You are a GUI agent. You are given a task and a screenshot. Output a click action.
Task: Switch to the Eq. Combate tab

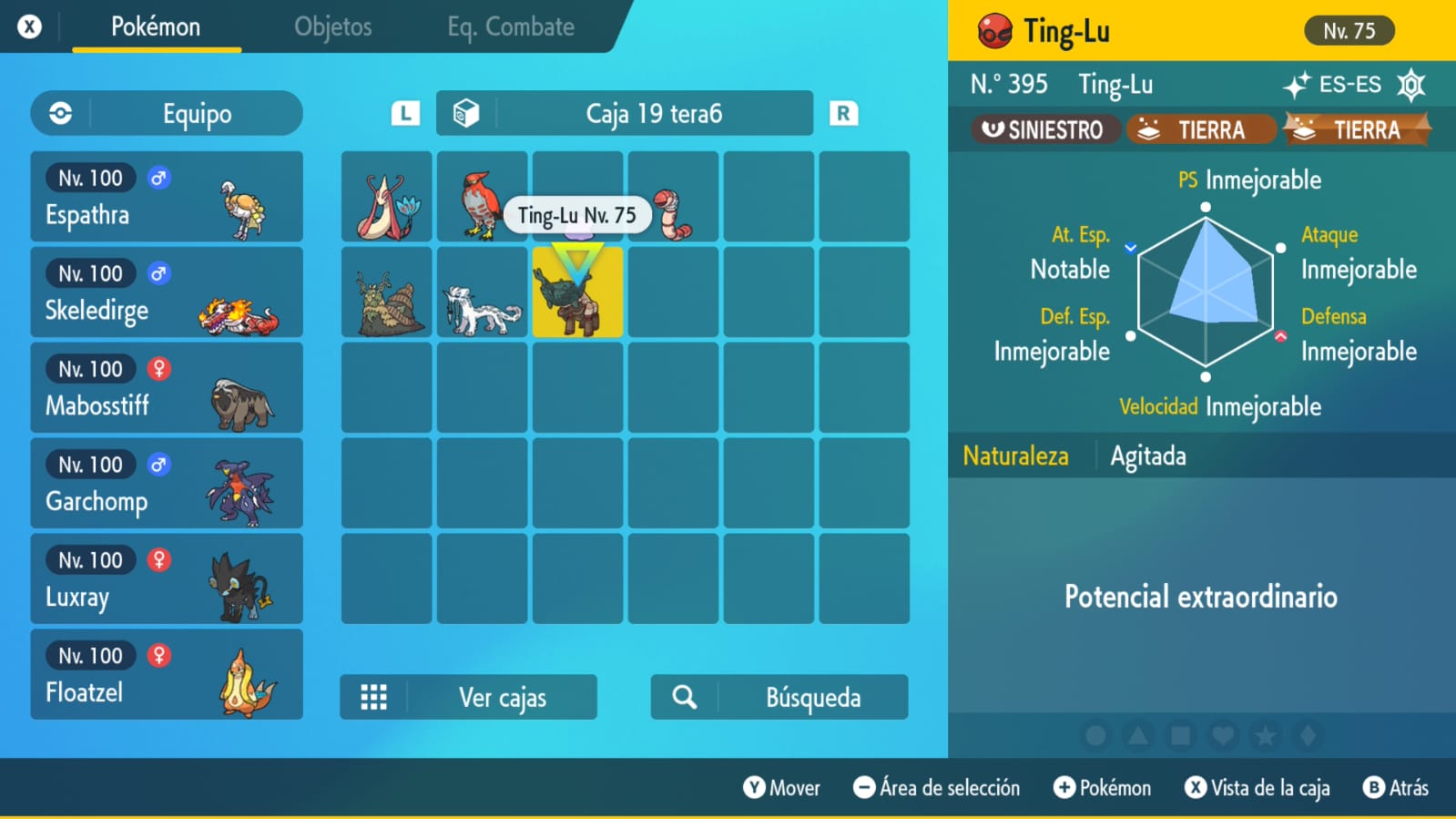pyautogui.click(x=510, y=27)
